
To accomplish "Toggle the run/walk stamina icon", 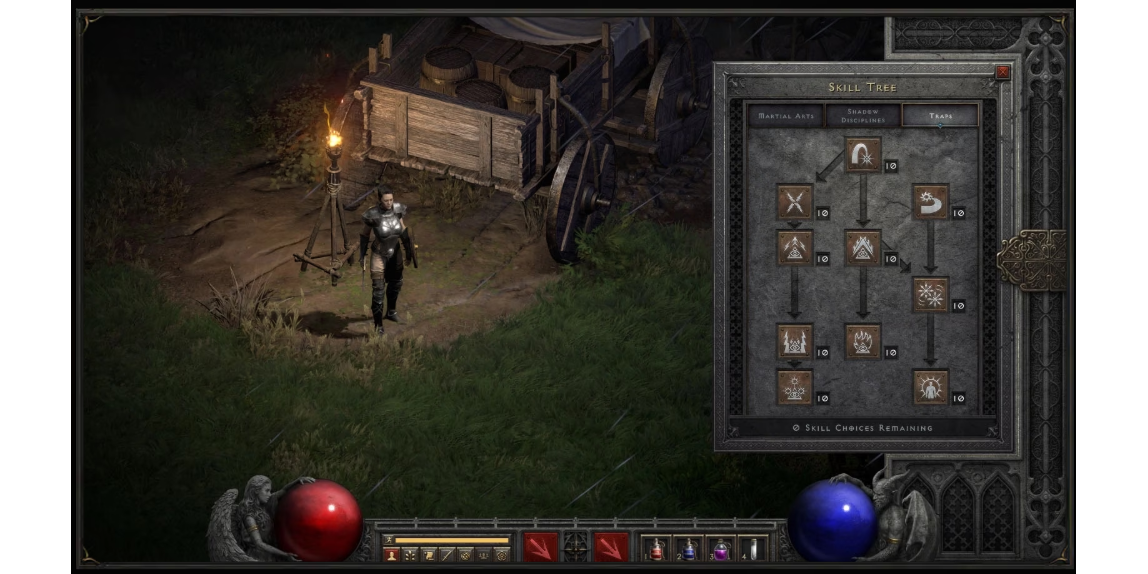I will 390,540.
